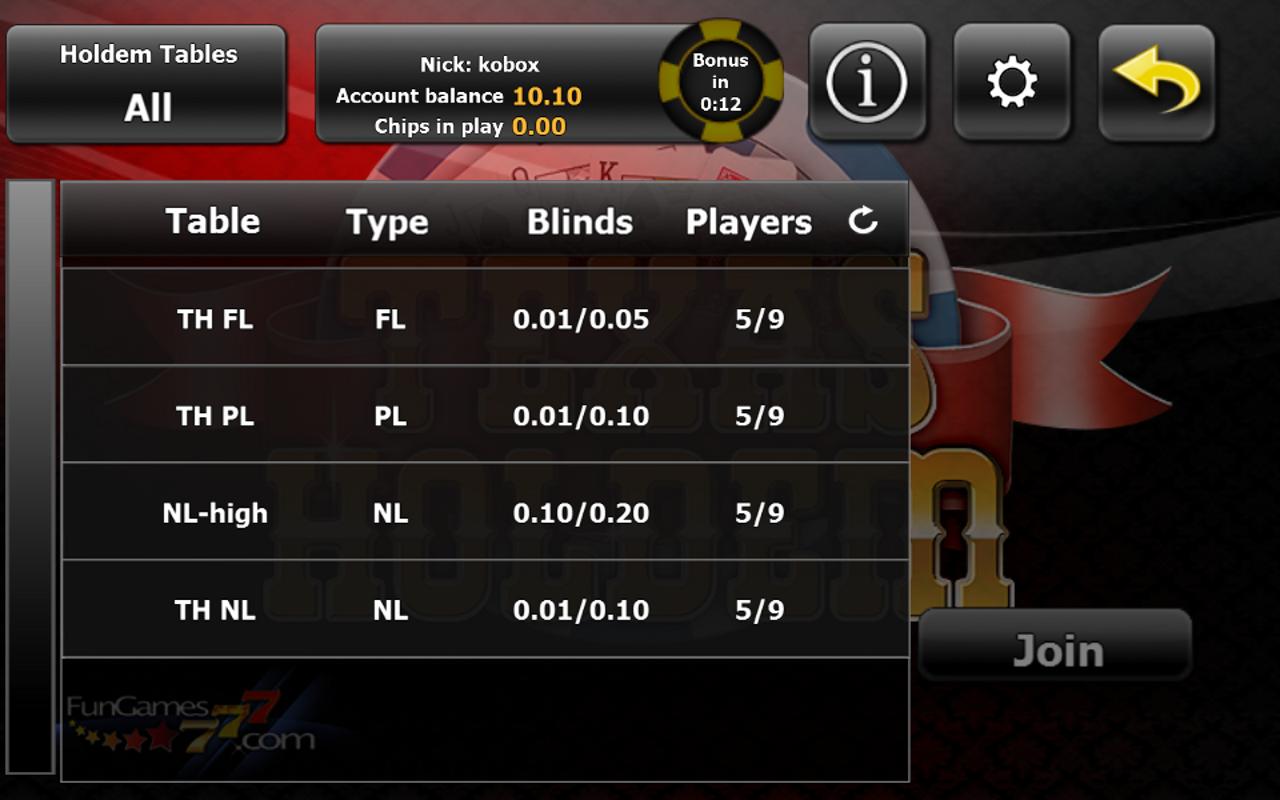Choose the TH PL table row
Screen dimensions: 1280x800
(485, 415)
